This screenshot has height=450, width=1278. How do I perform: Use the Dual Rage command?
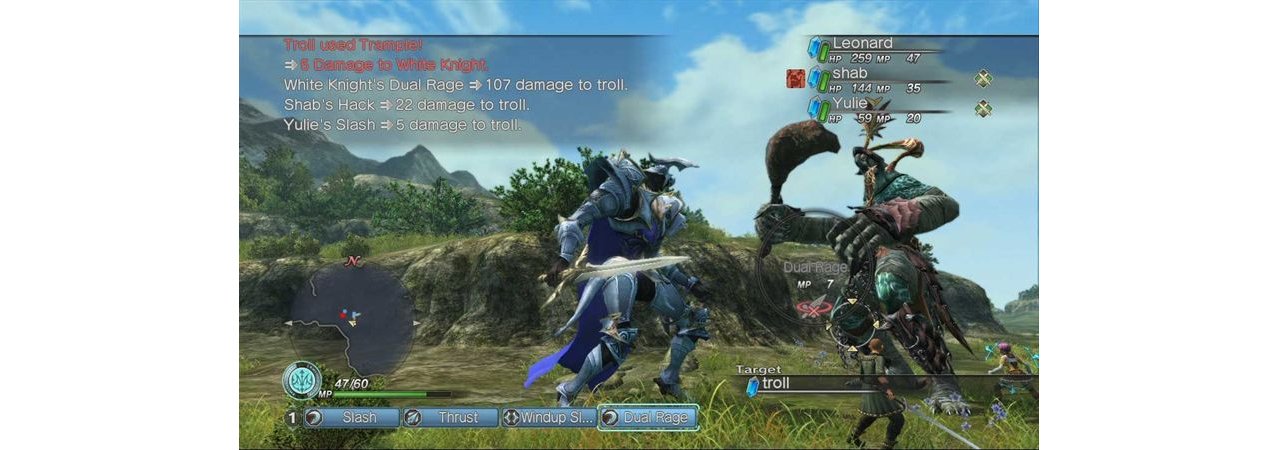(x=647, y=417)
